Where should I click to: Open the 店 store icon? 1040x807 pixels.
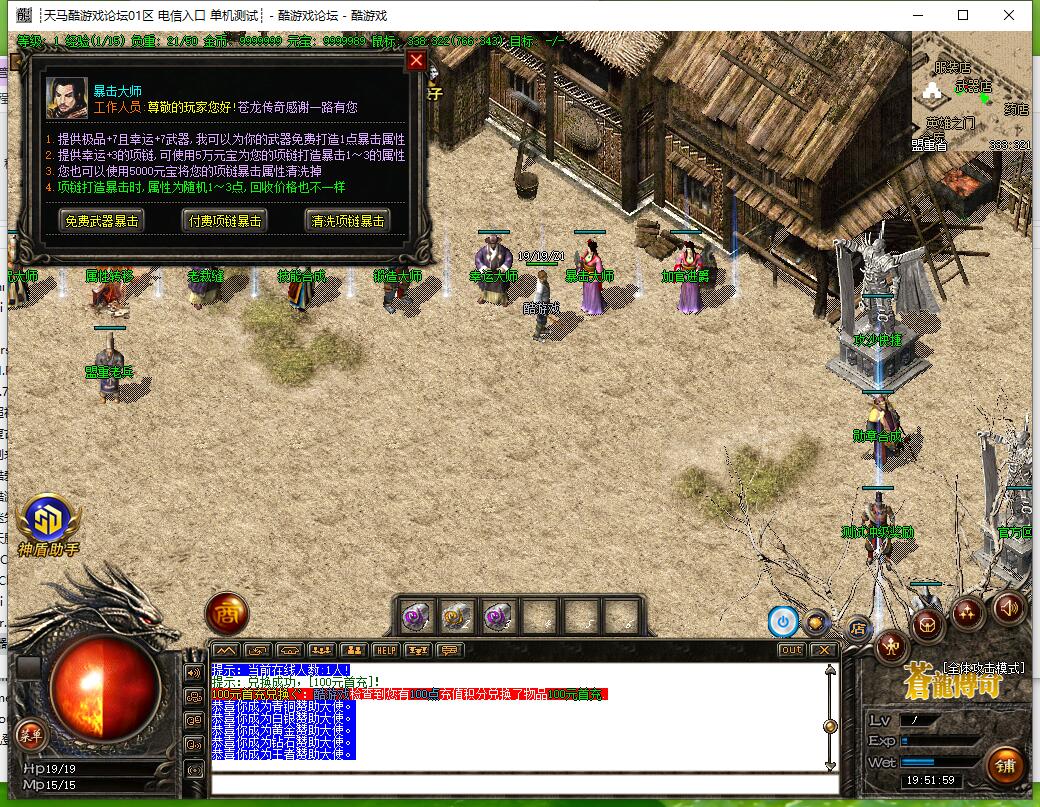pos(856,629)
